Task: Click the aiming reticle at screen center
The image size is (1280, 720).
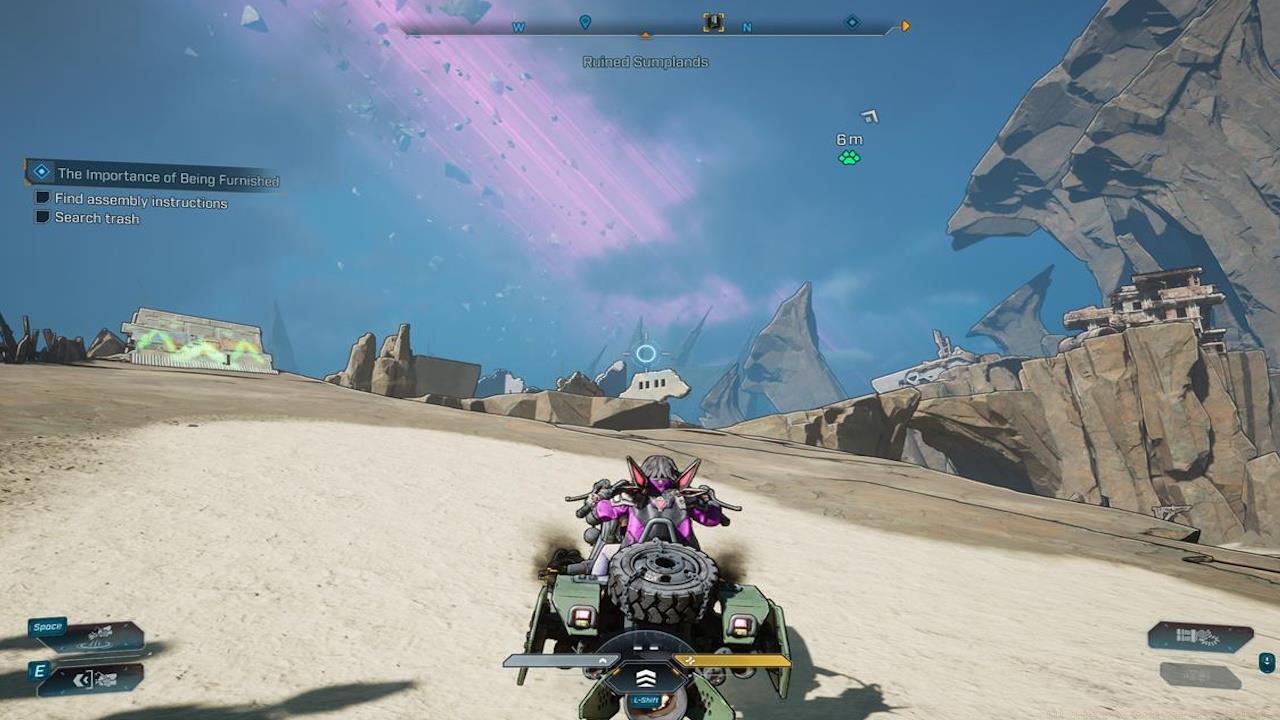Action: [645, 354]
